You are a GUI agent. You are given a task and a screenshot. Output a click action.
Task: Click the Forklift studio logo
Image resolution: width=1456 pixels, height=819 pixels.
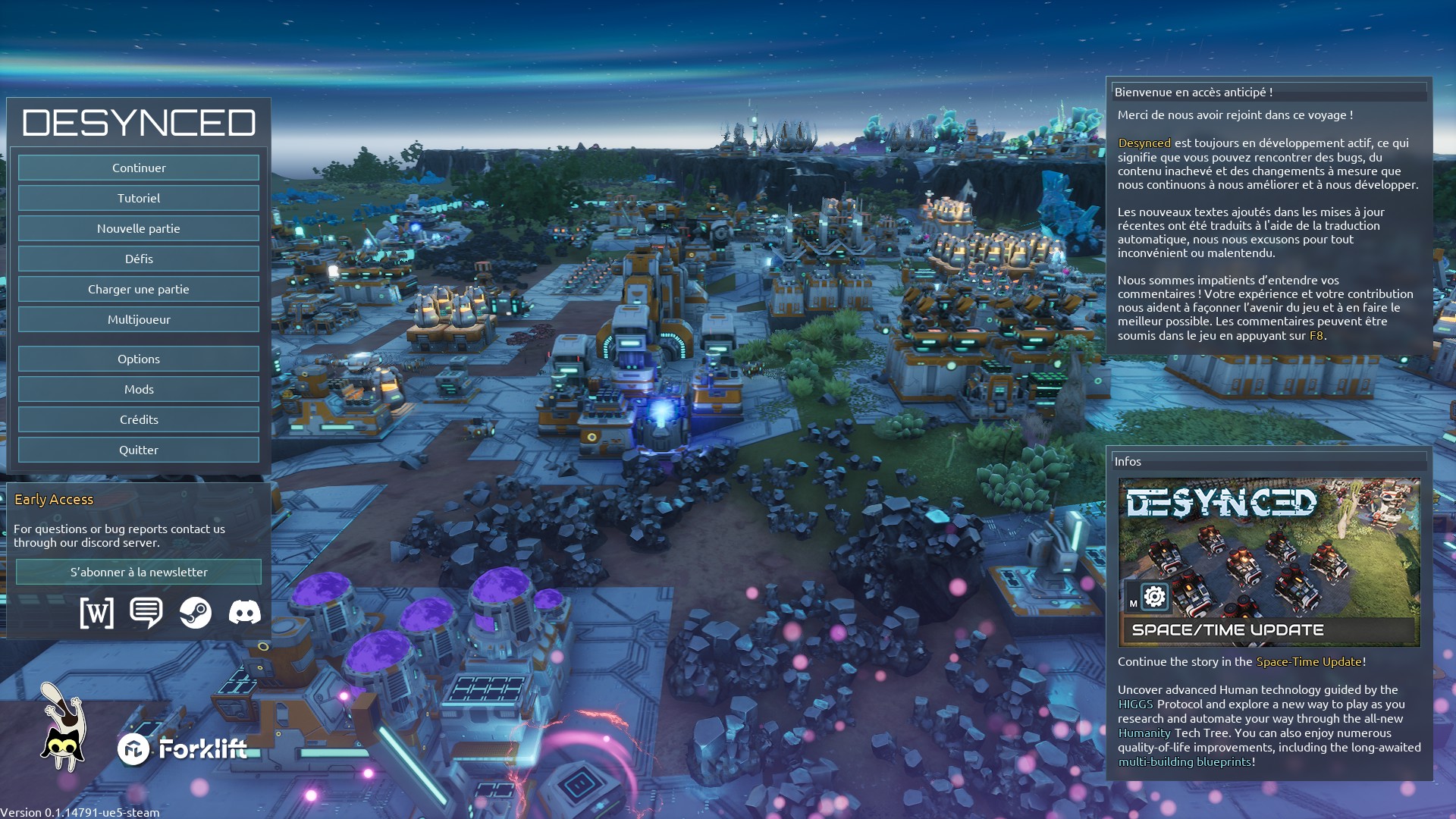point(183,749)
